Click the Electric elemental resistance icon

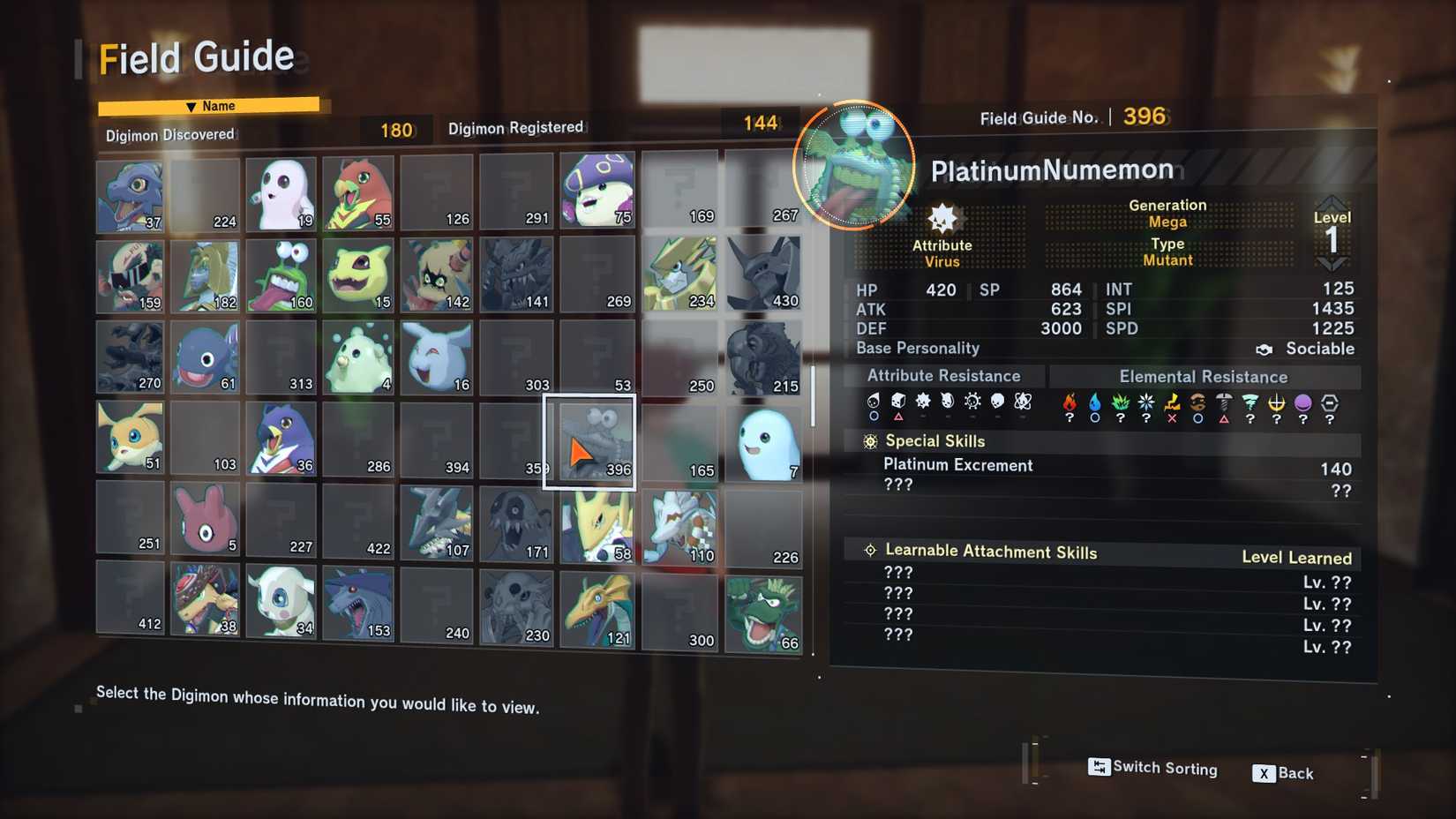point(1169,403)
